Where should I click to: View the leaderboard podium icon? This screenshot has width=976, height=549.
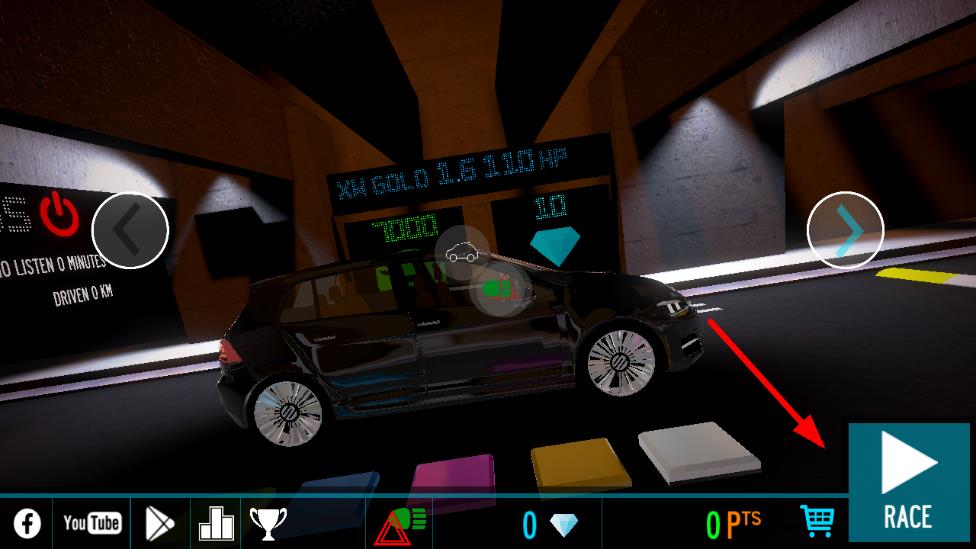tap(215, 523)
